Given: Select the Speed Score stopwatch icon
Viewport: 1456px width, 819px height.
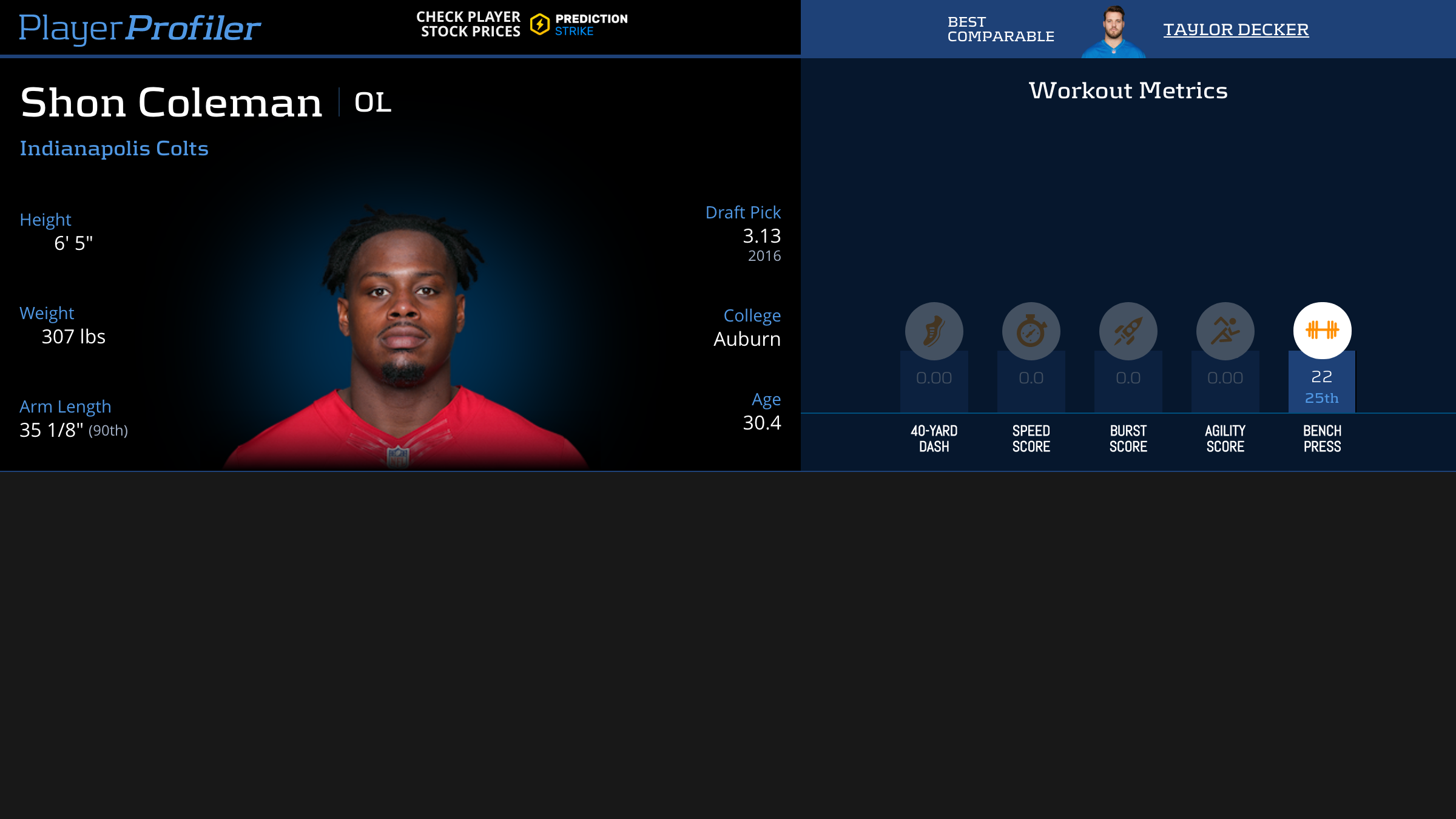Looking at the screenshot, I should [x=1031, y=331].
